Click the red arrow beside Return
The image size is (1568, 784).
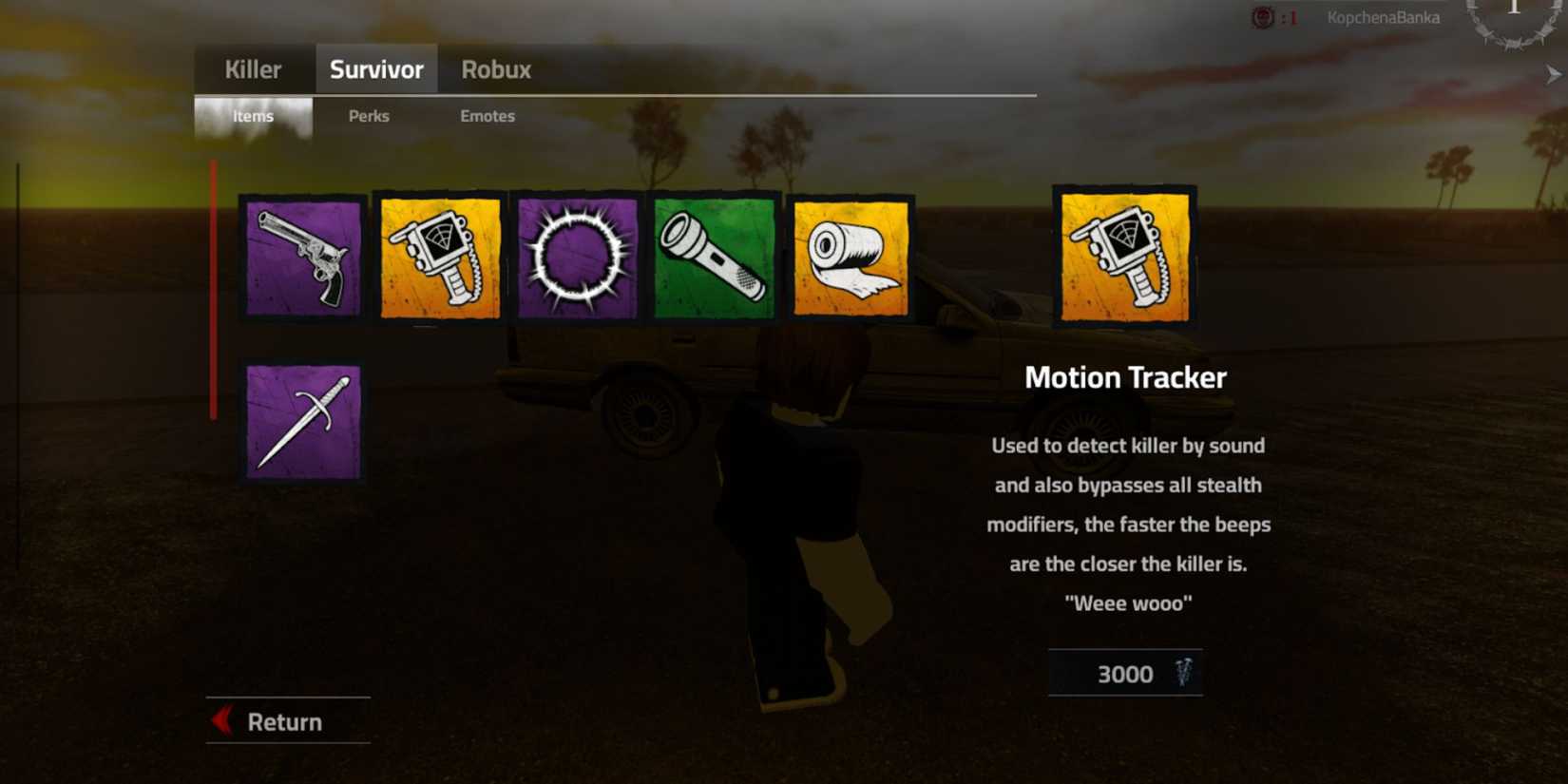(220, 721)
